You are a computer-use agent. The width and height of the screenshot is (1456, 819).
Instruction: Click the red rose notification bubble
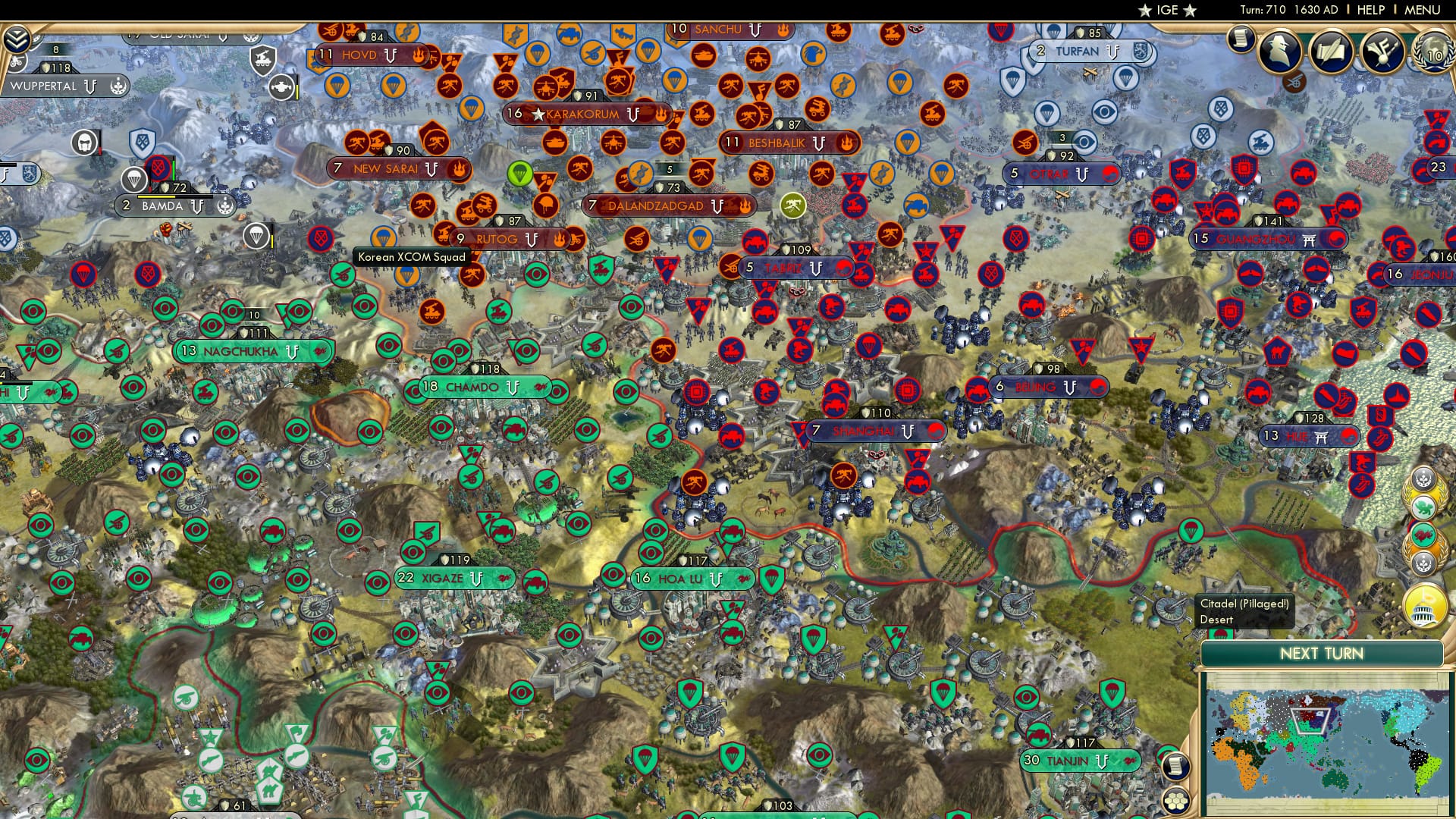click(x=1423, y=535)
